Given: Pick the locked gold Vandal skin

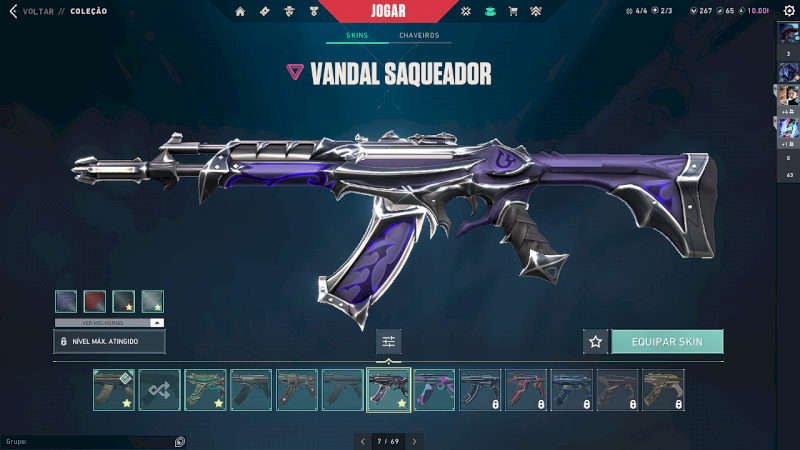Looking at the screenshot, I should [x=663, y=390].
